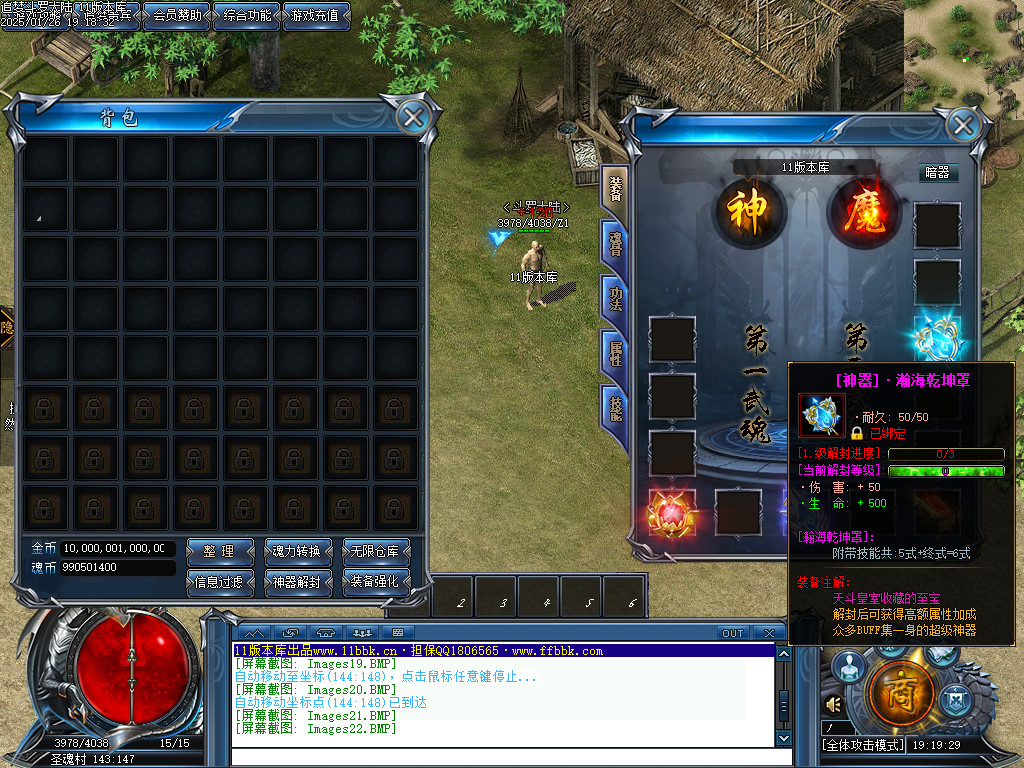Open 神器解封 artifact unsealing
The image size is (1024, 768).
pyautogui.click(x=297, y=581)
